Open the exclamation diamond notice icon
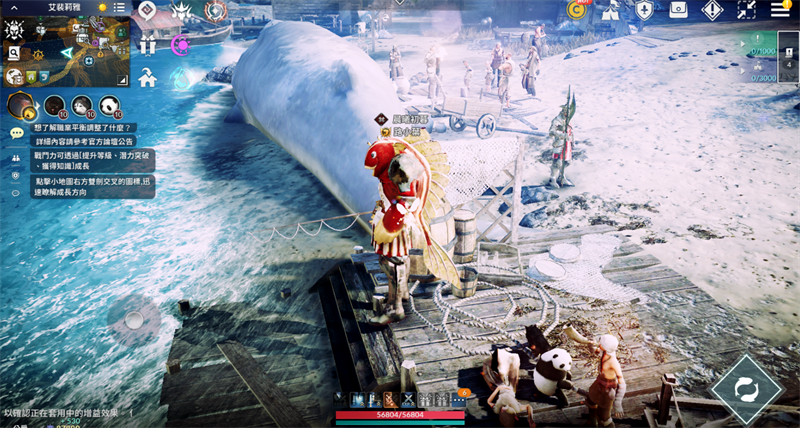Viewport: 800px width, 428px height. (x=712, y=10)
